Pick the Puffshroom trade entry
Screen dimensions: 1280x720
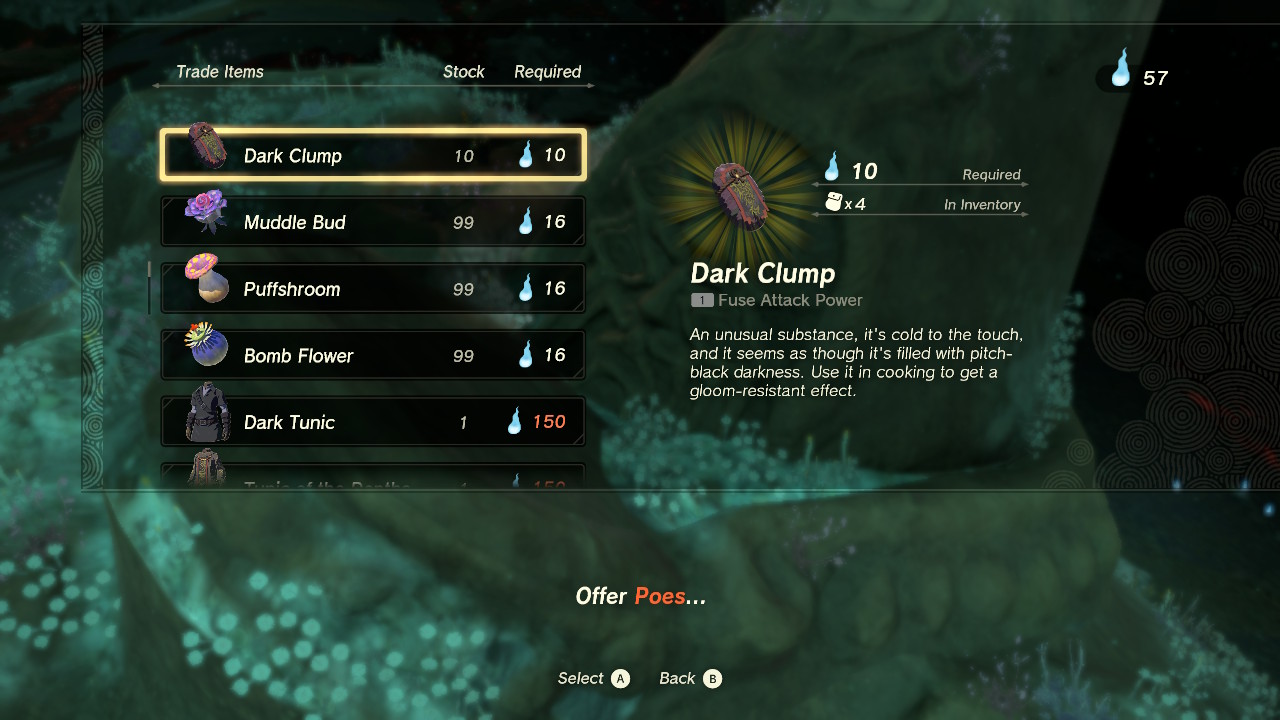coord(373,289)
